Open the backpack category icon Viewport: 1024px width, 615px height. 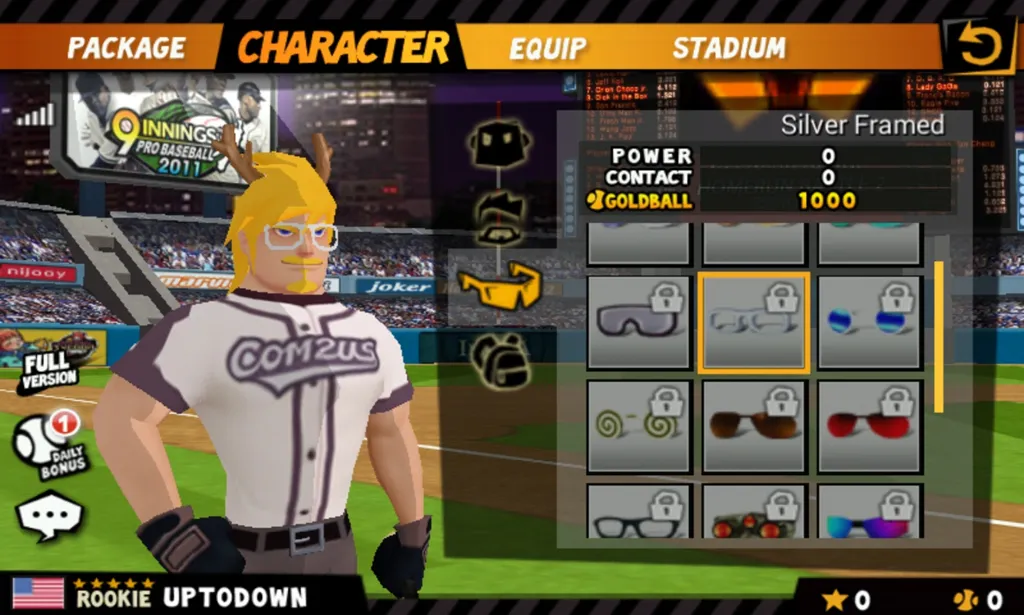pos(500,359)
